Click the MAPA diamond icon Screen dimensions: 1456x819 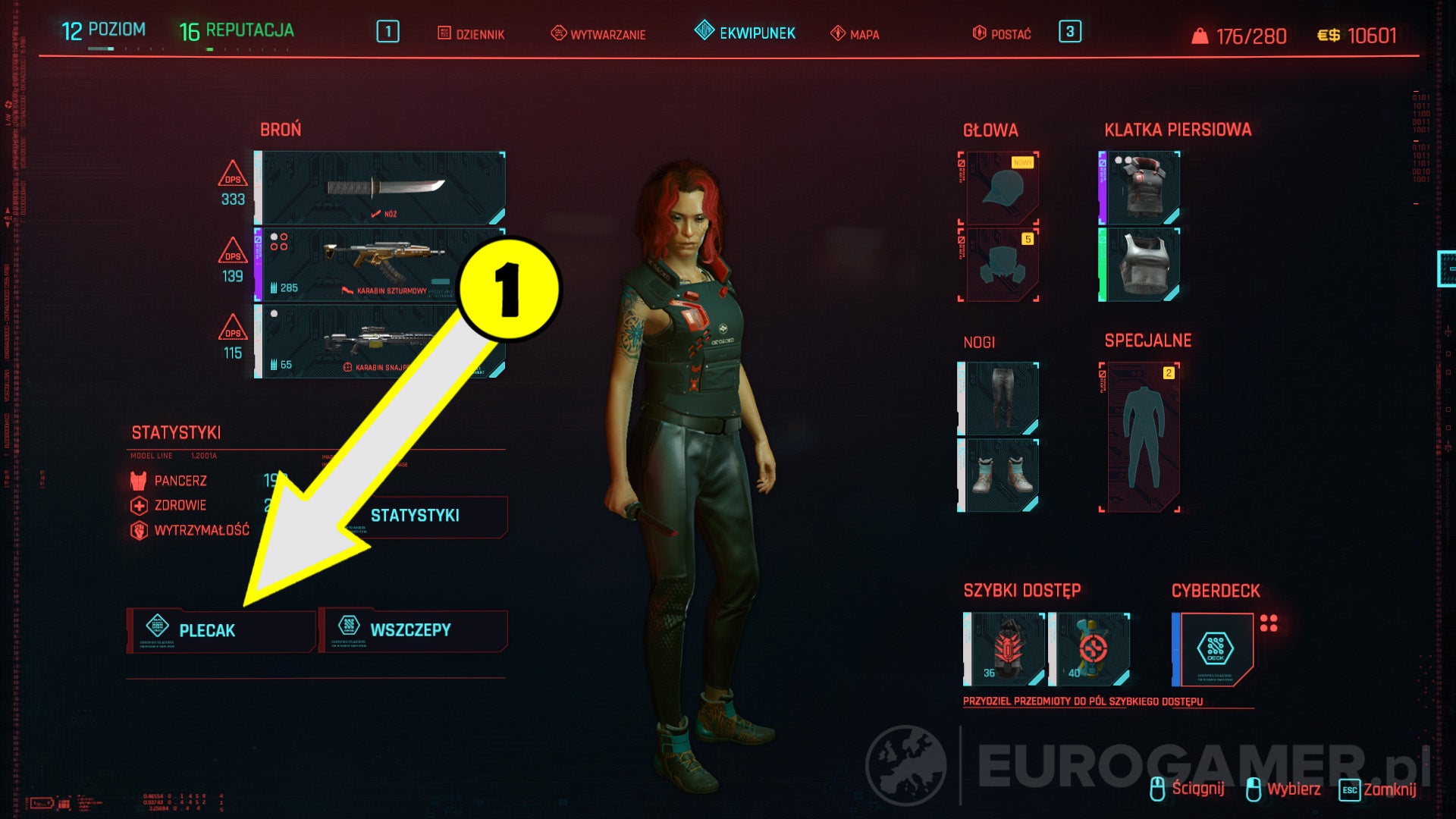point(838,33)
